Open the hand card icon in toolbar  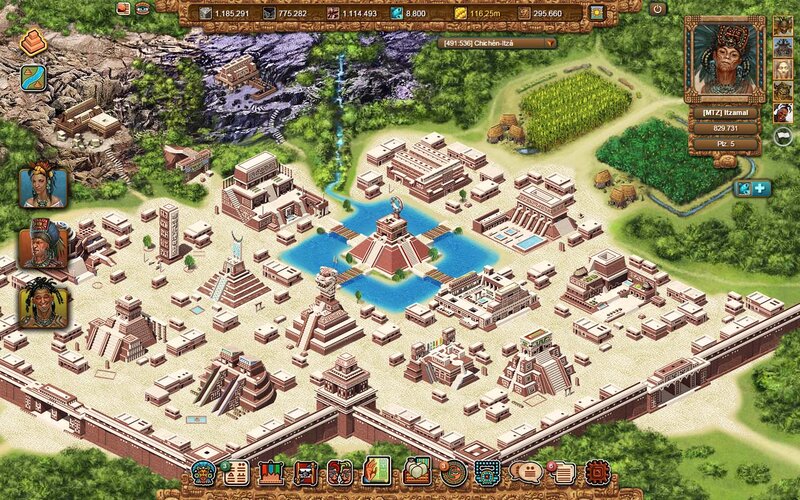376,471
